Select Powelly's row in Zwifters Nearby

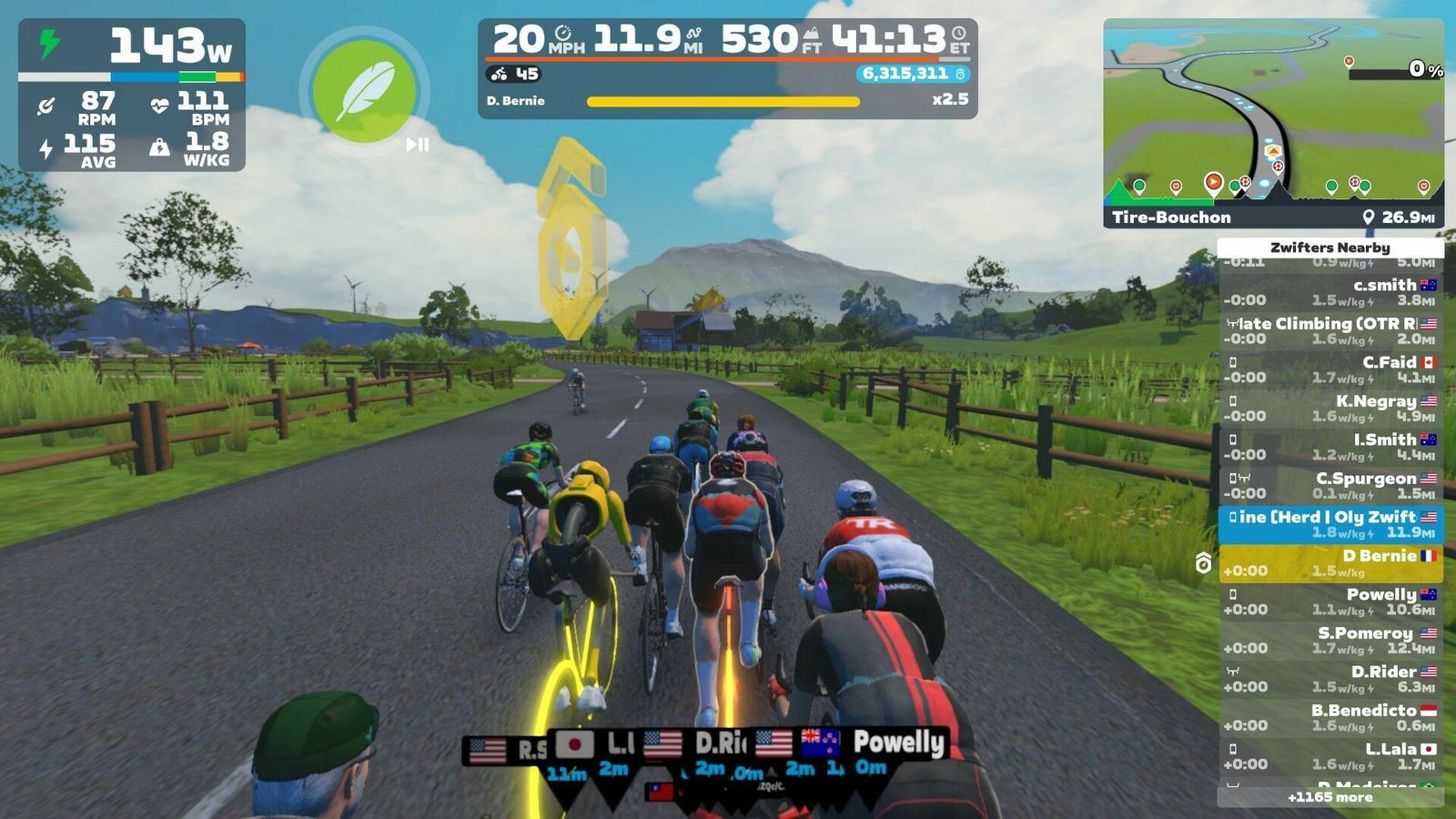(1330, 602)
